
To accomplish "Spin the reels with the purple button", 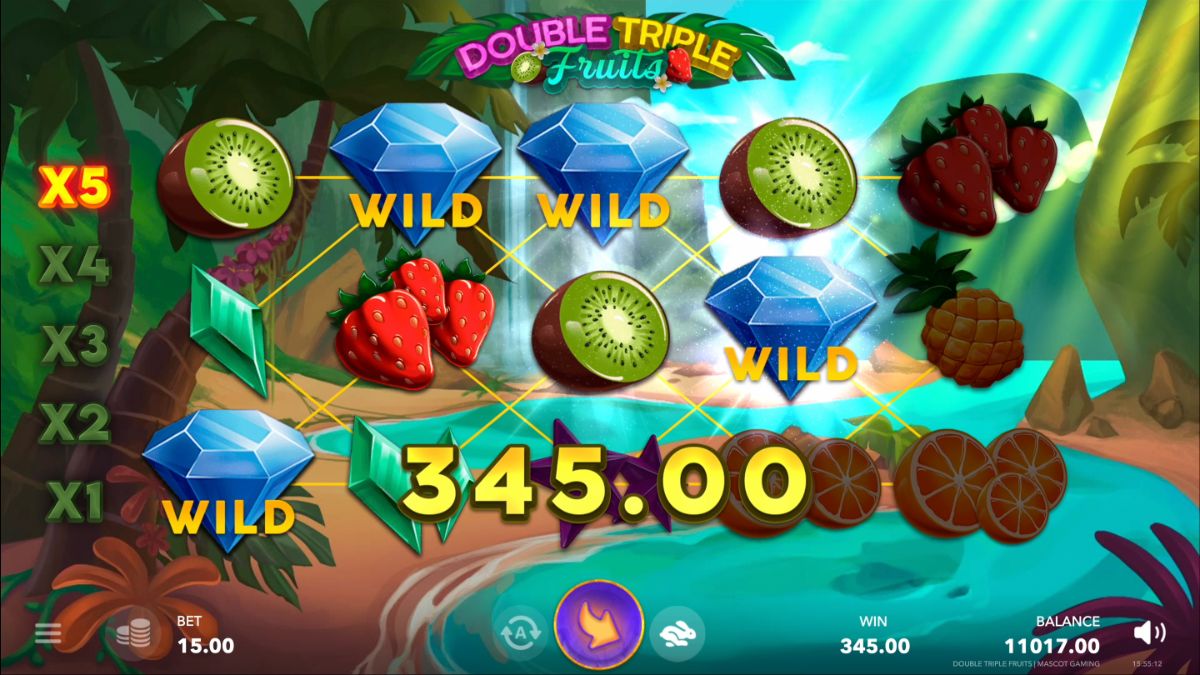I will click(598, 626).
